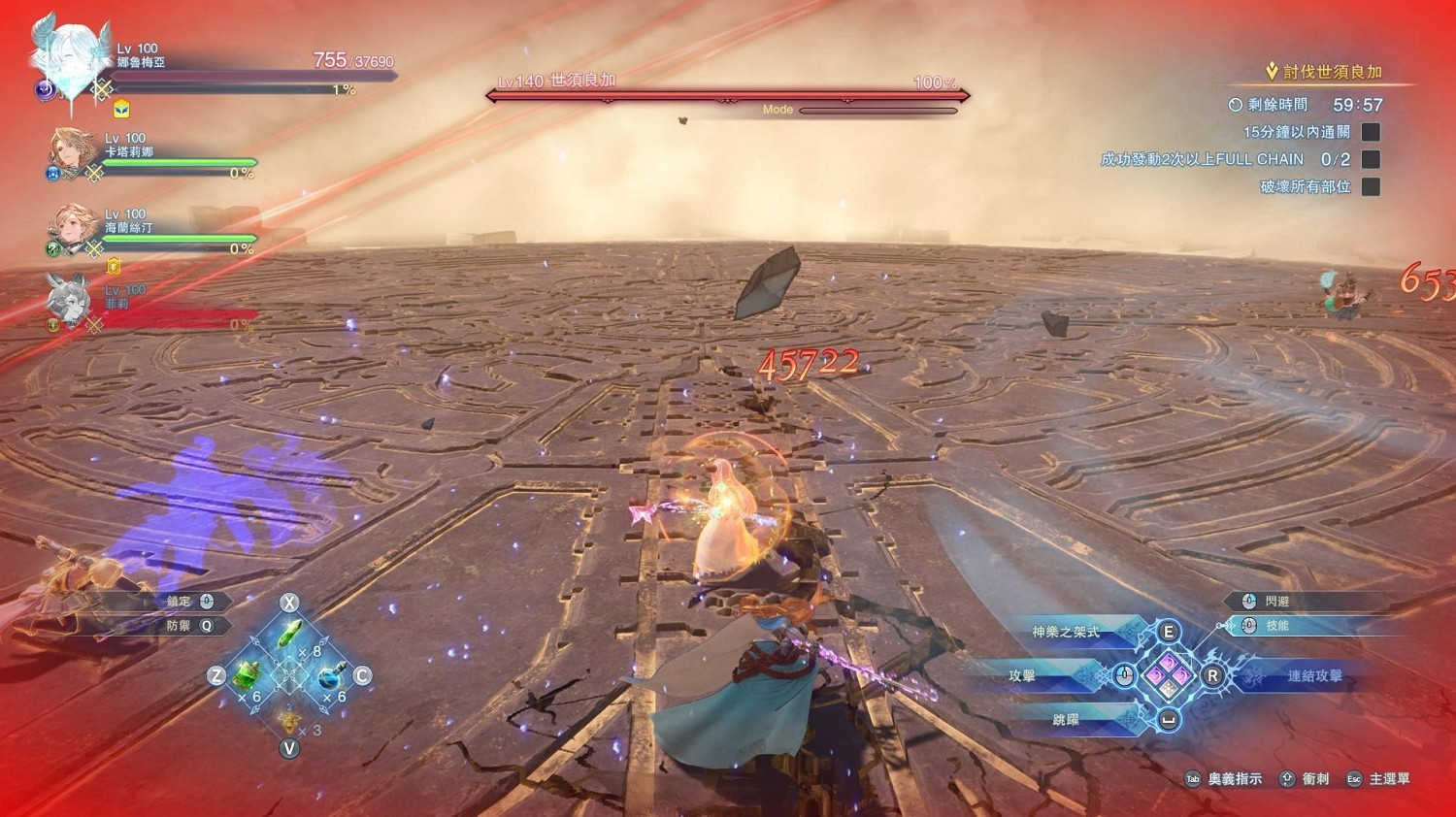This screenshot has width=1456, height=817.
Task: Use the green crystal potion item
Action: point(290,636)
